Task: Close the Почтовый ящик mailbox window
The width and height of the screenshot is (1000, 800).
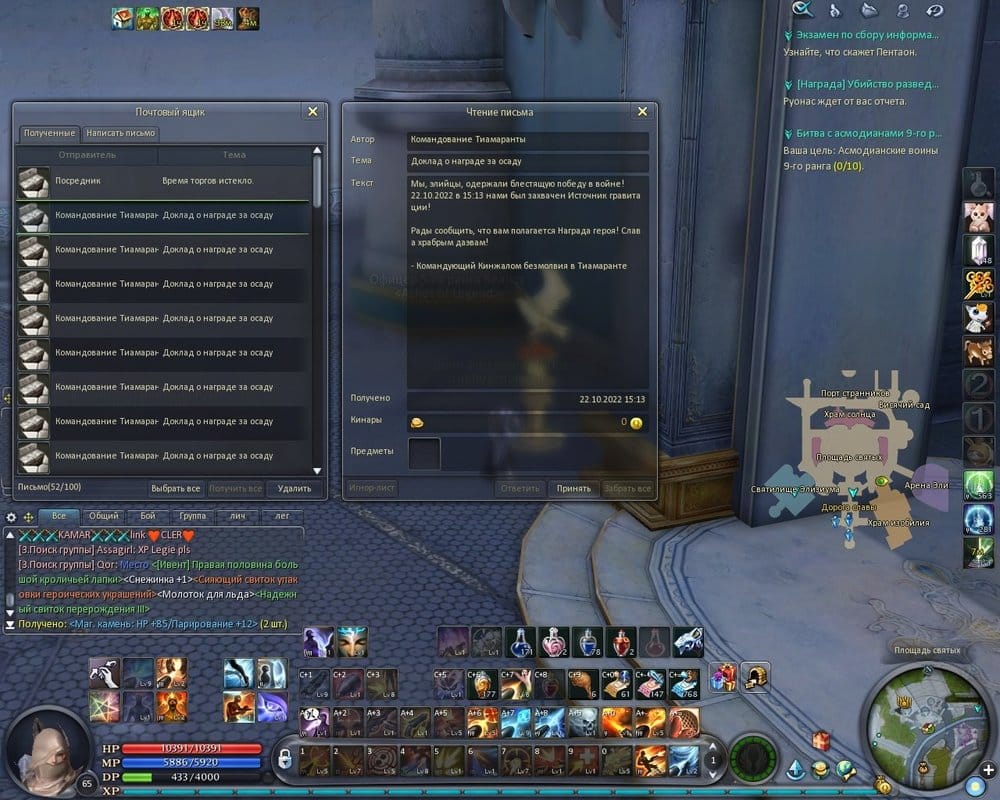Action: (313, 112)
